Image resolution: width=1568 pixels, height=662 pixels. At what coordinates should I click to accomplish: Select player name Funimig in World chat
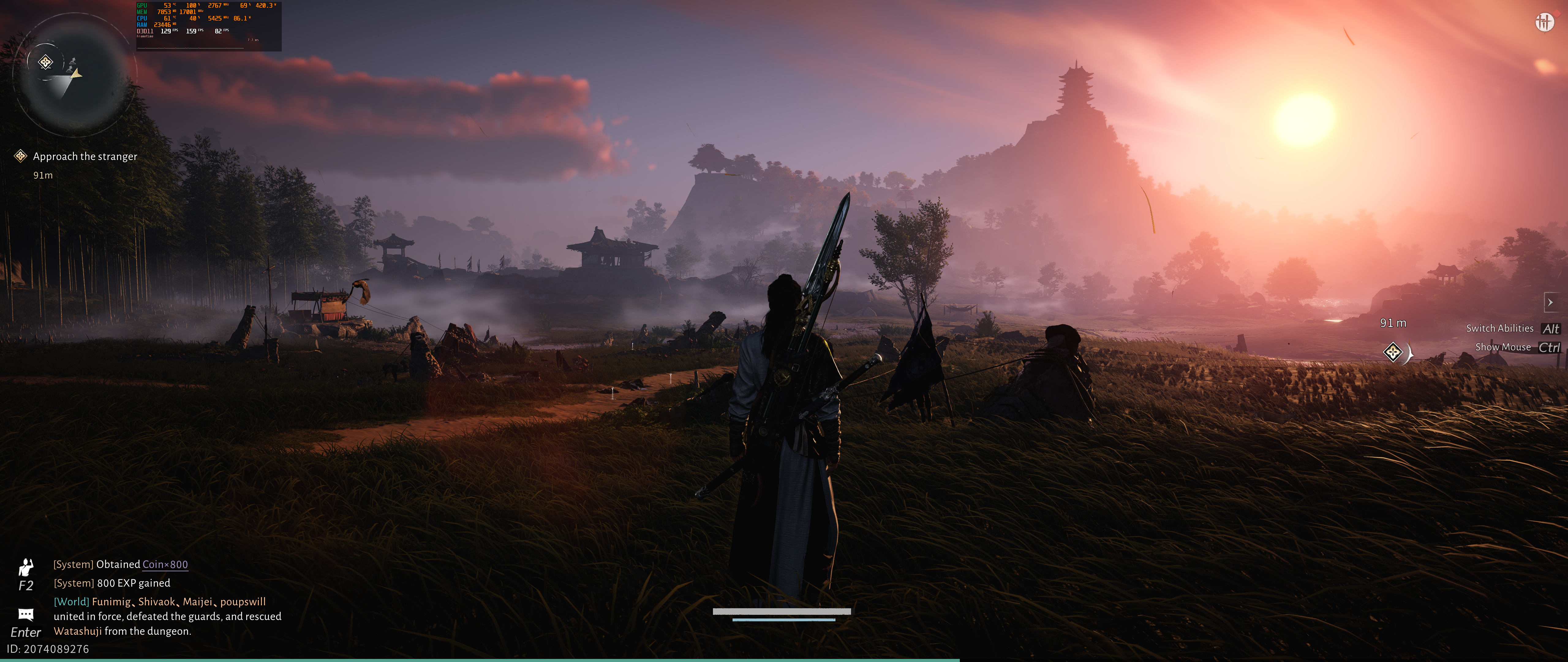click(x=111, y=602)
